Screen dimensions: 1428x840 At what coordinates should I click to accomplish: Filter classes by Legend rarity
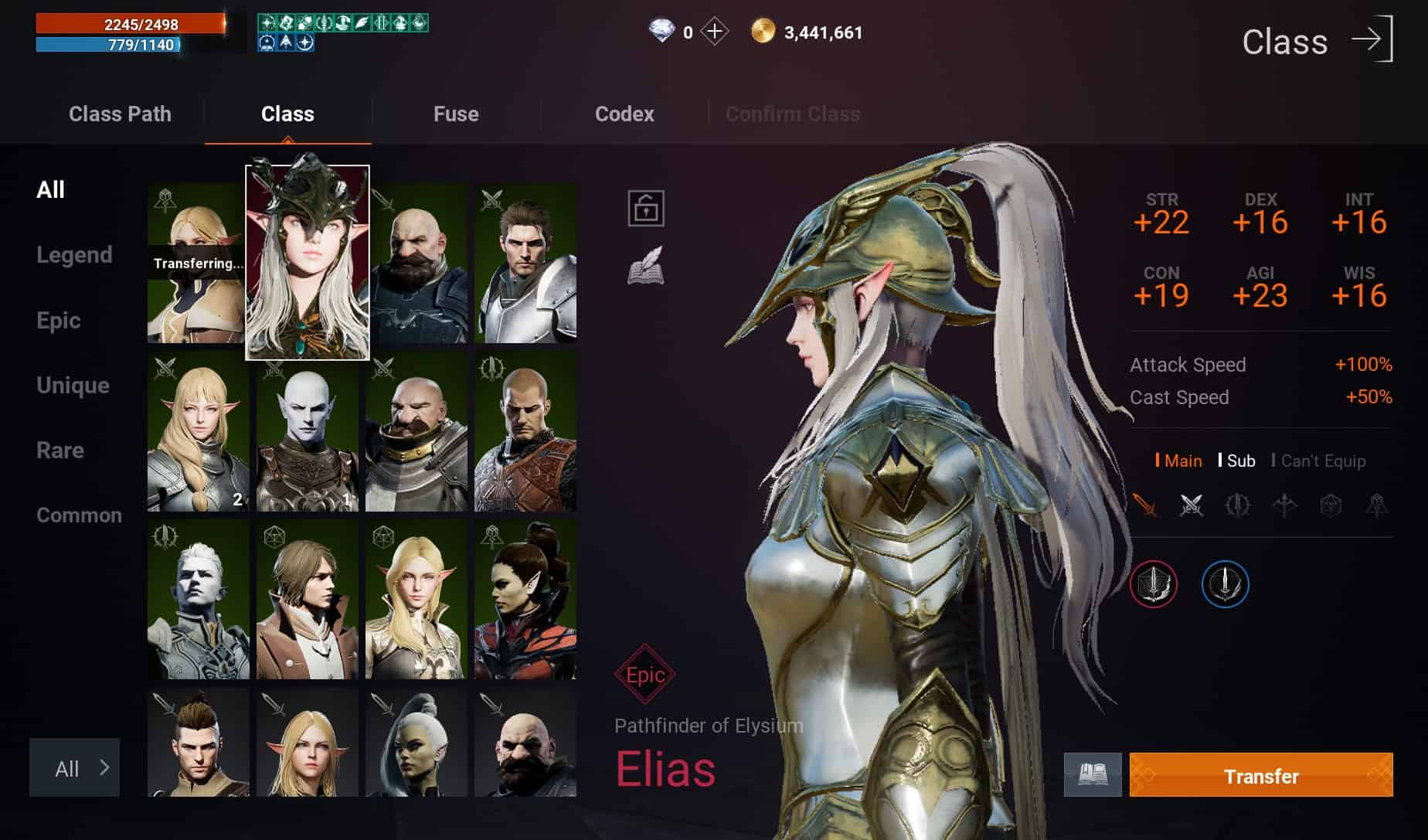74,255
